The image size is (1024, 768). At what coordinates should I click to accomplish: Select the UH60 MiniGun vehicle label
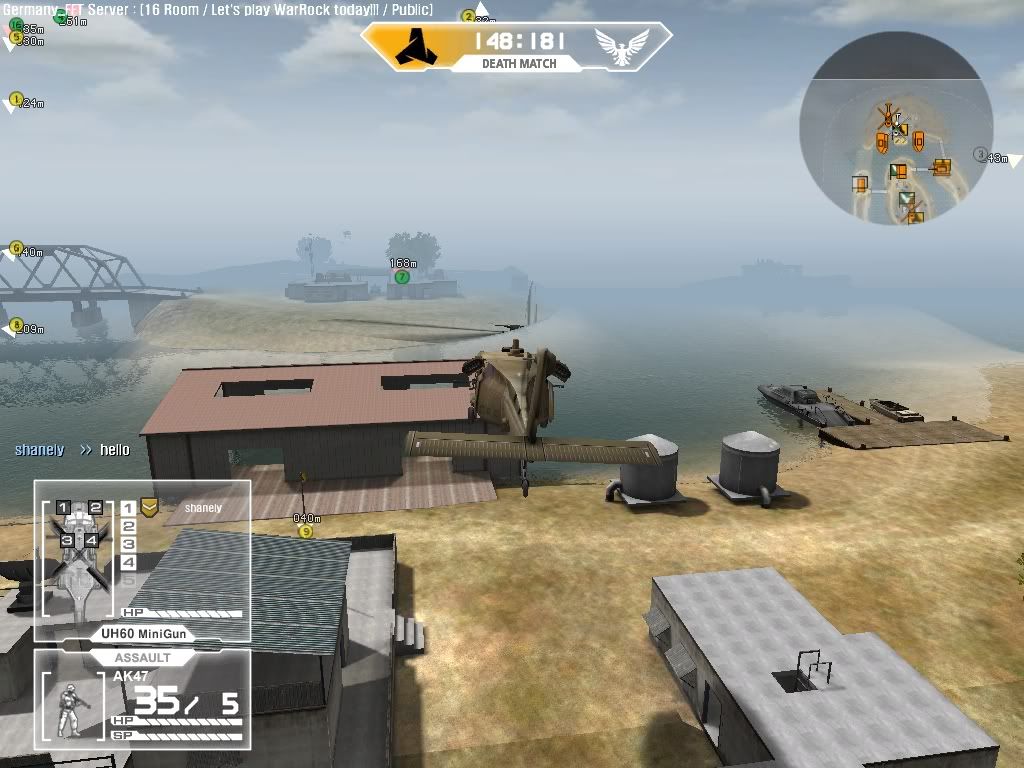(x=143, y=634)
